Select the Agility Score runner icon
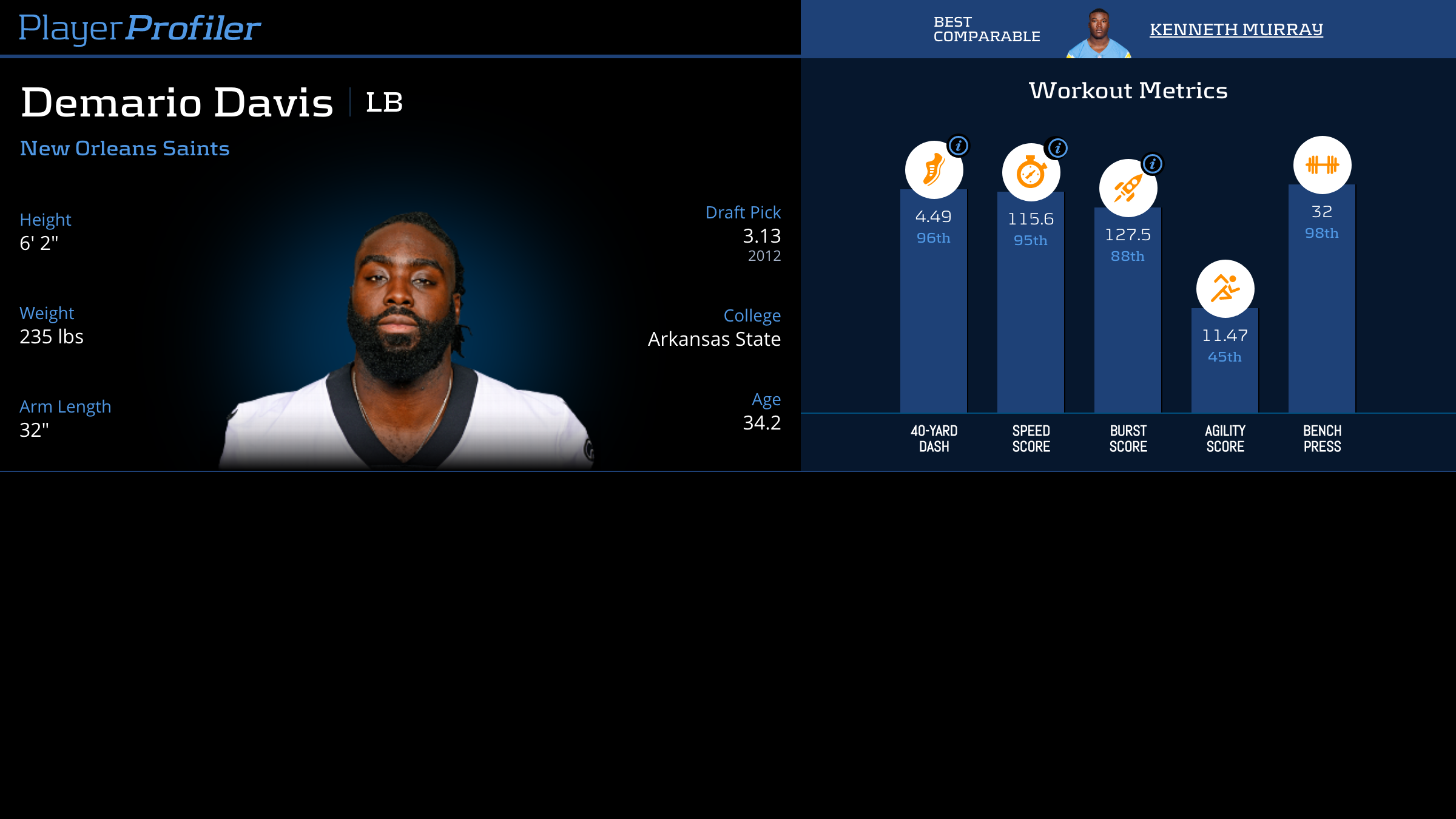The height and width of the screenshot is (819, 1456). [x=1225, y=289]
